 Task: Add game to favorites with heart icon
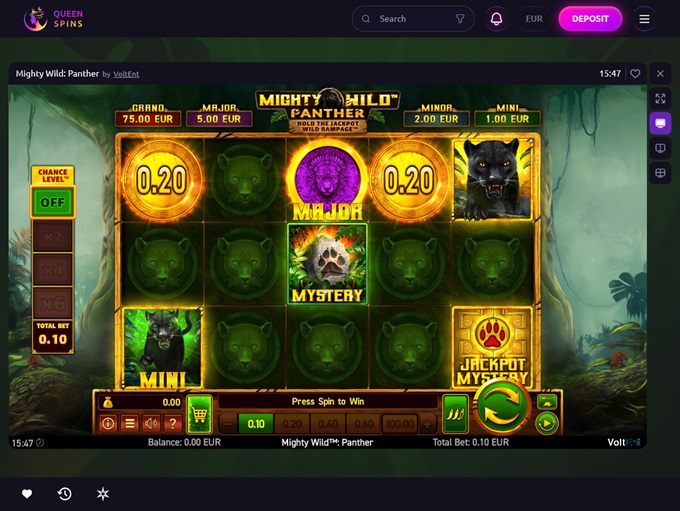click(635, 73)
